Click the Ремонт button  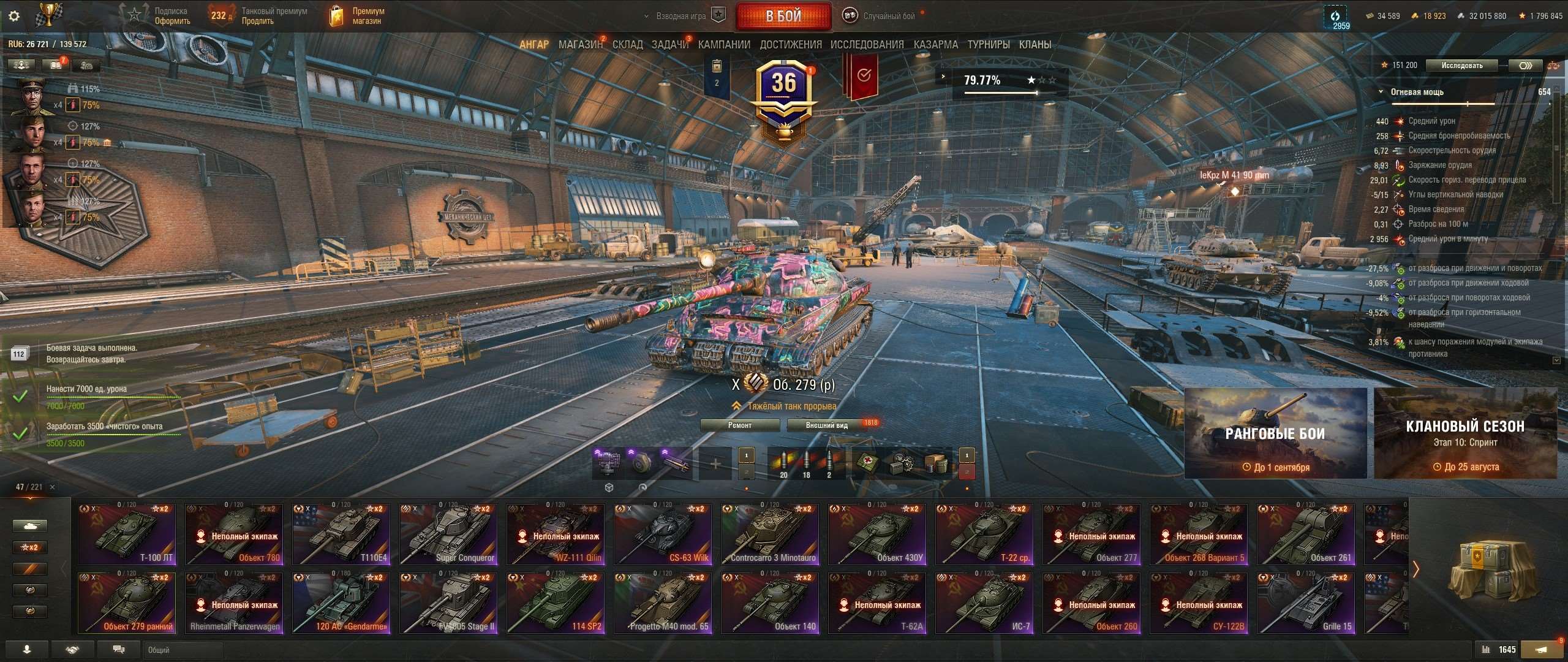pos(740,425)
